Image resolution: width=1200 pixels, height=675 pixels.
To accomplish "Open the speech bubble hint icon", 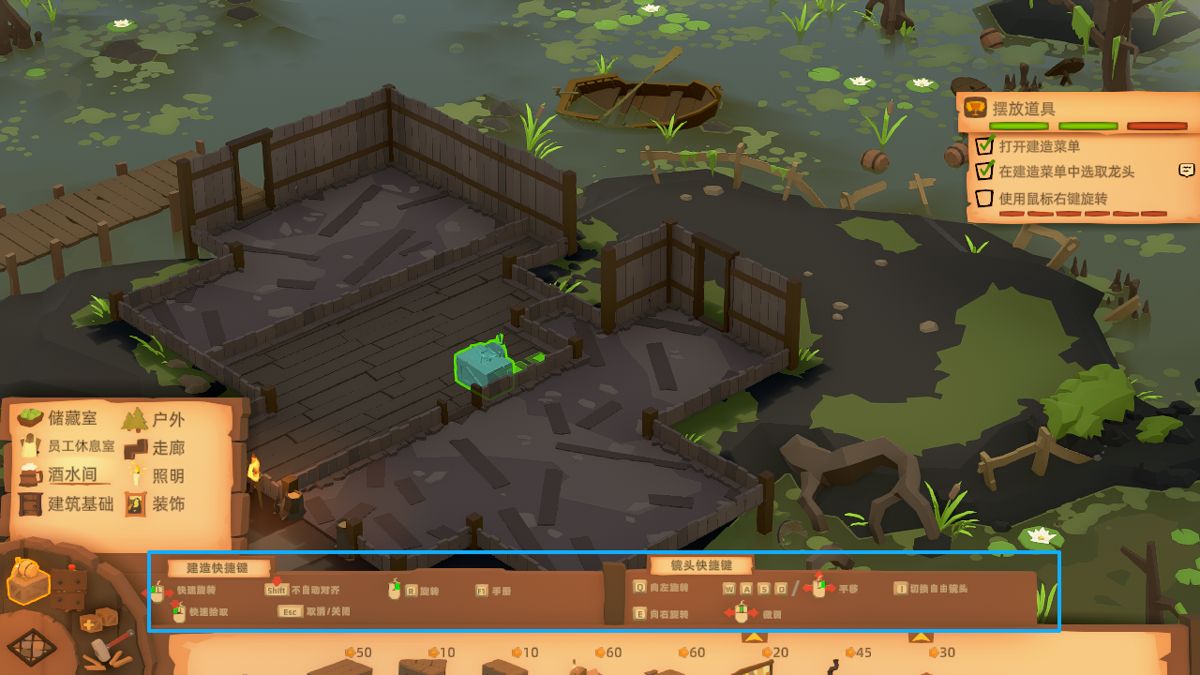I will coord(1187,170).
